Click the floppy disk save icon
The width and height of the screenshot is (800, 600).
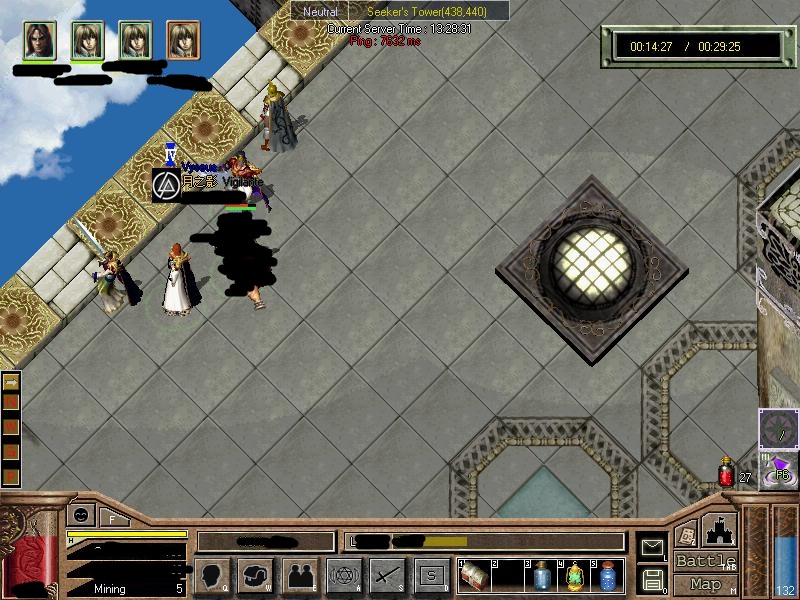(652, 578)
